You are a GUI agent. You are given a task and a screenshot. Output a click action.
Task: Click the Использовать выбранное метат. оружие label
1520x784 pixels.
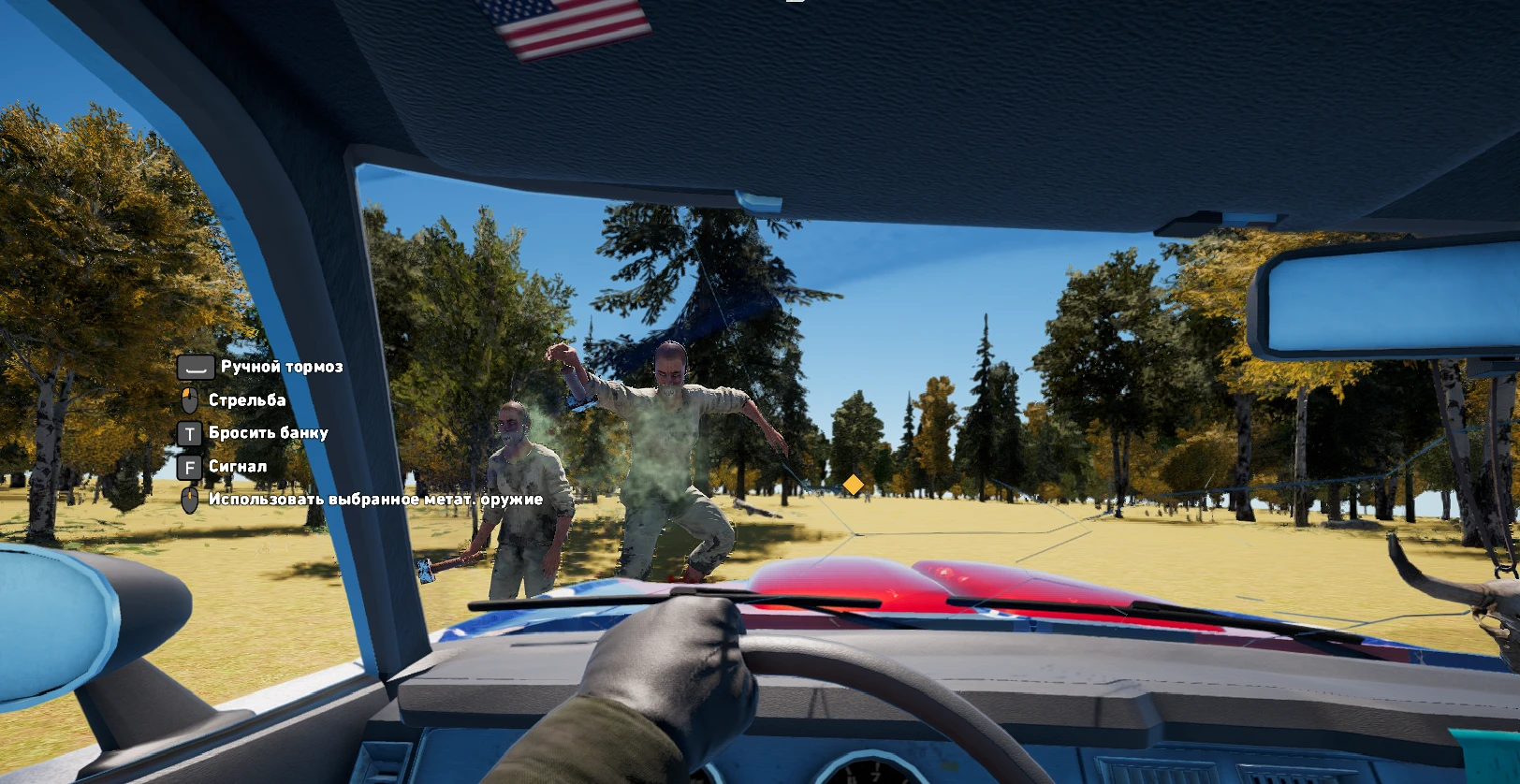[374, 500]
